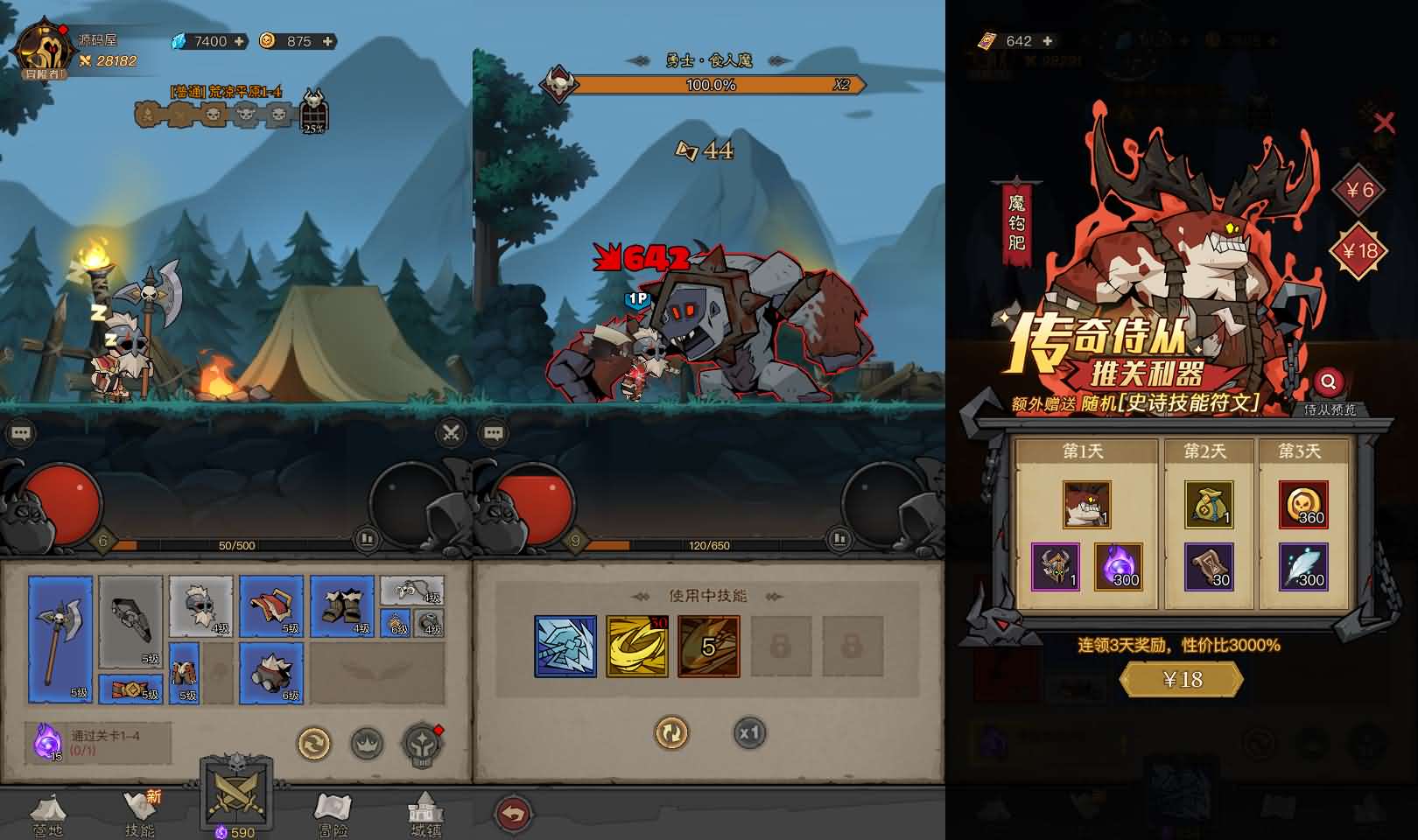This screenshot has width=1418, height=840.
Task: Open the 25% drop-rate bag expander
Action: [x=315, y=115]
